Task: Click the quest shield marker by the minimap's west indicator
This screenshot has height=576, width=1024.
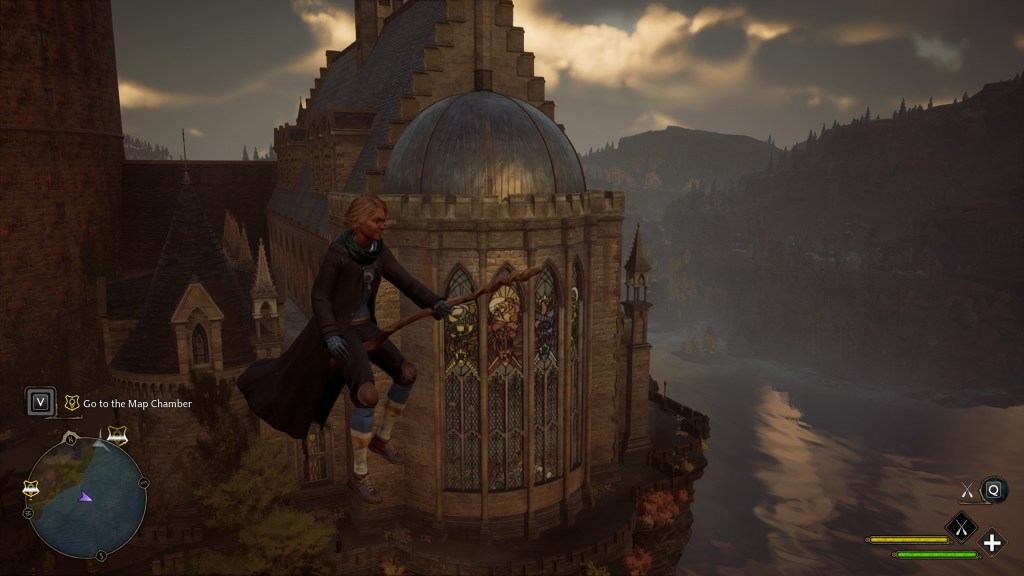Action: coord(30,488)
